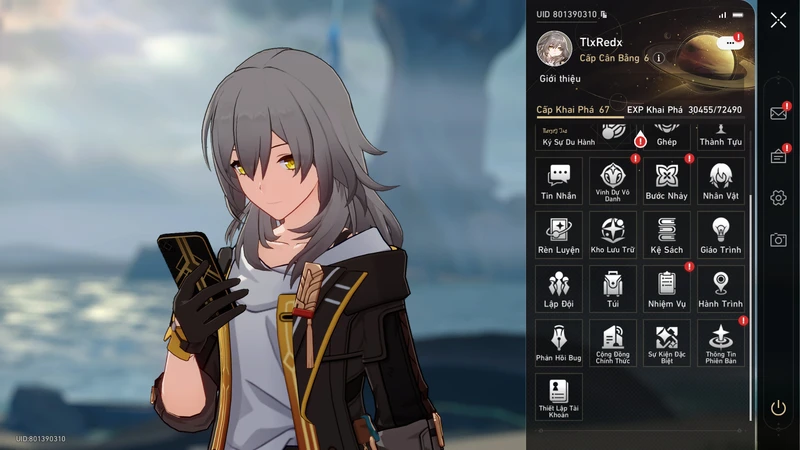Choose Phản Hồi Bug feedback
The width and height of the screenshot is (800, 450).
click(x=559, y=342)
